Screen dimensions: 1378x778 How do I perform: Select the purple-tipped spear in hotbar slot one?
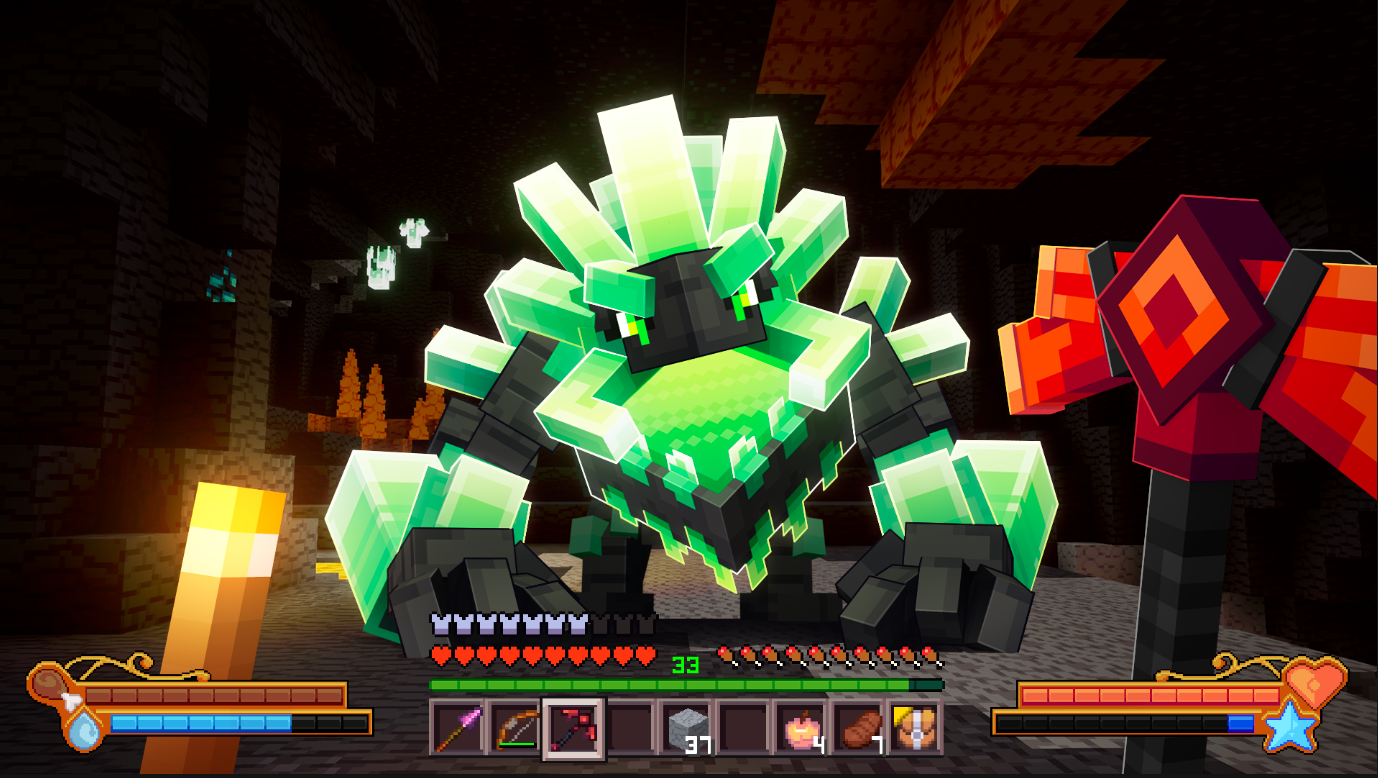point(454,727)
